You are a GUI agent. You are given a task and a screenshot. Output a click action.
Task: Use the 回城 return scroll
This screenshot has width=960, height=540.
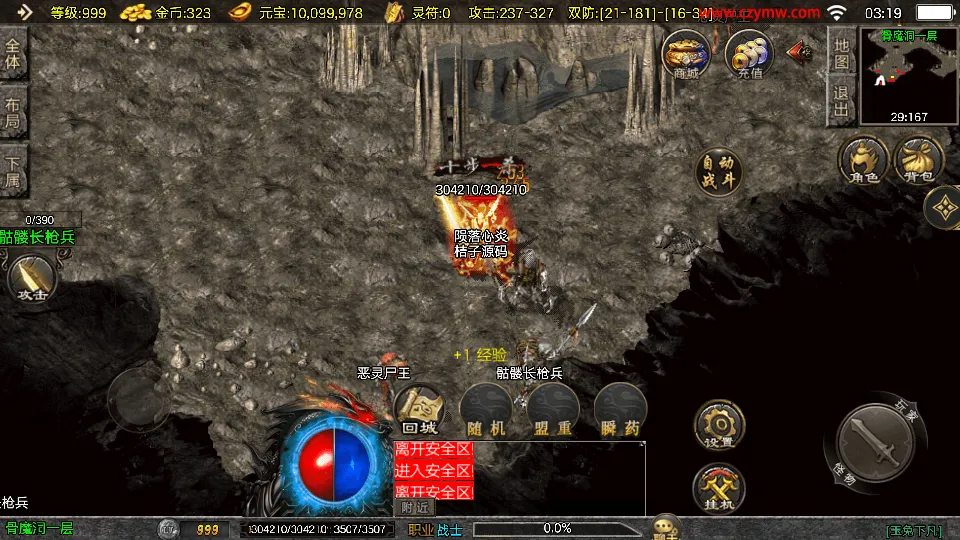click(419, 410)
